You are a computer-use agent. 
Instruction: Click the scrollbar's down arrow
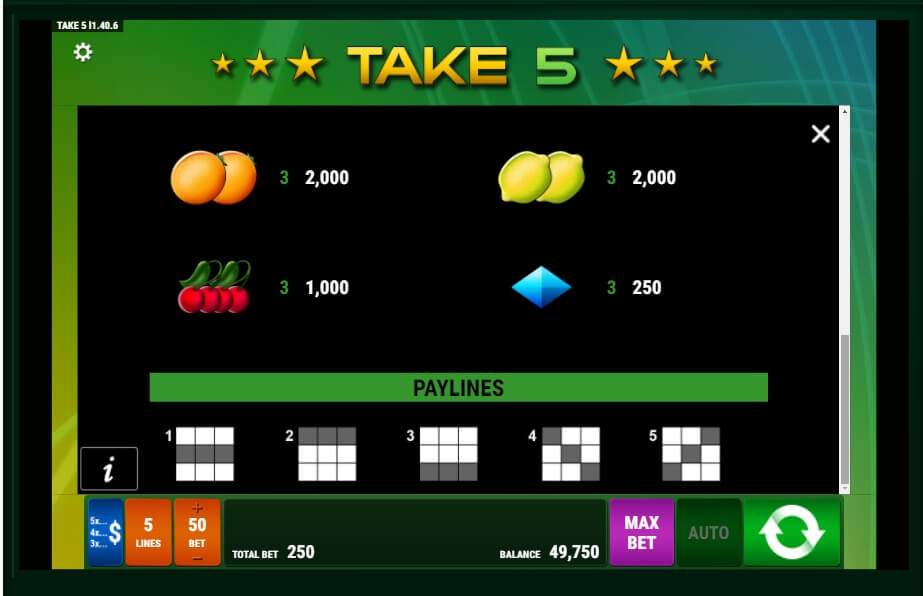[x=845, y=488]
